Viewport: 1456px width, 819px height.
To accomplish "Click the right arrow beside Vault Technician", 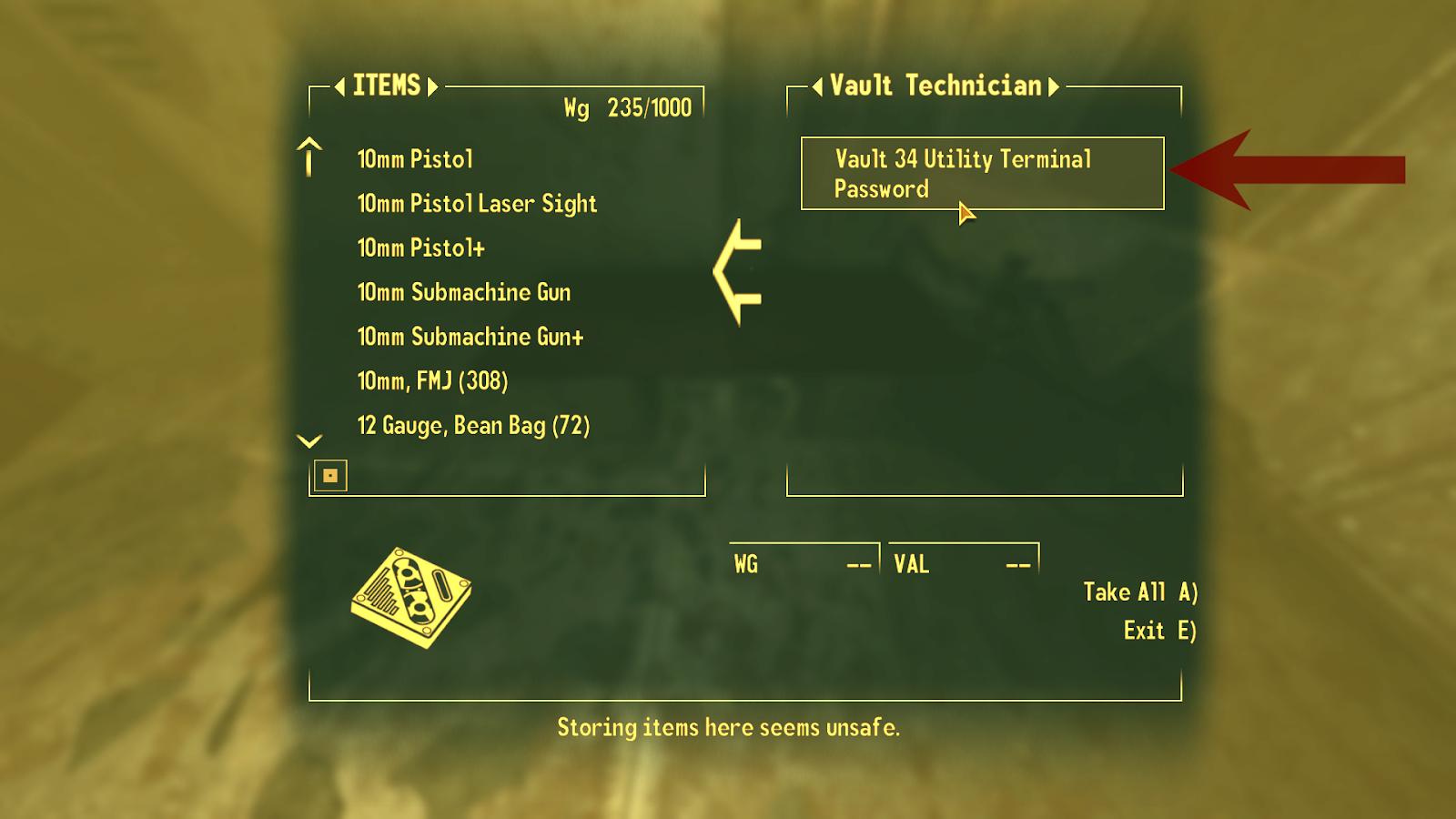I will [1055, 86].
